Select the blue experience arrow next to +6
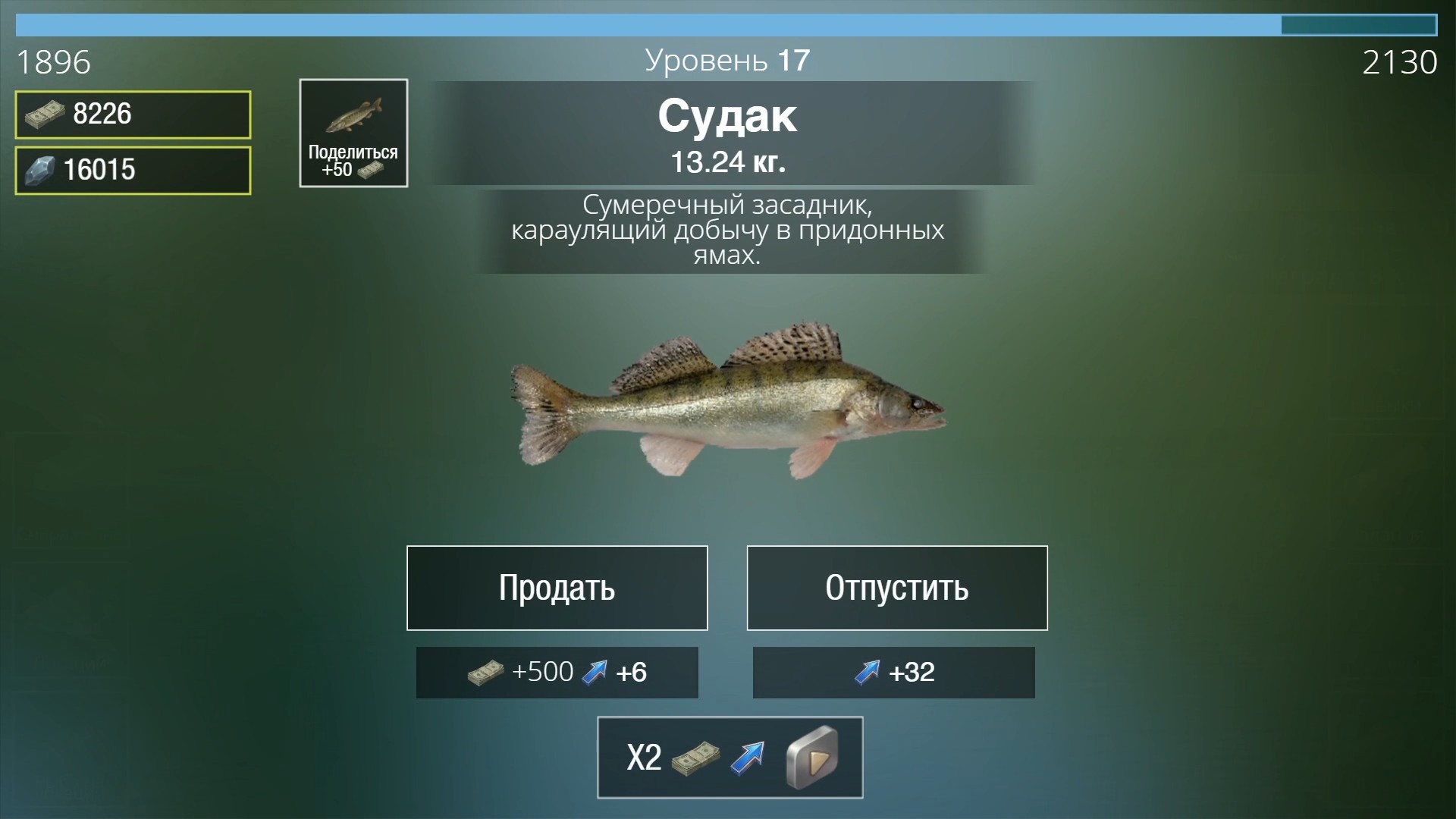The height and width of the screenshot is (819, 1456). [x=596, y=672]
